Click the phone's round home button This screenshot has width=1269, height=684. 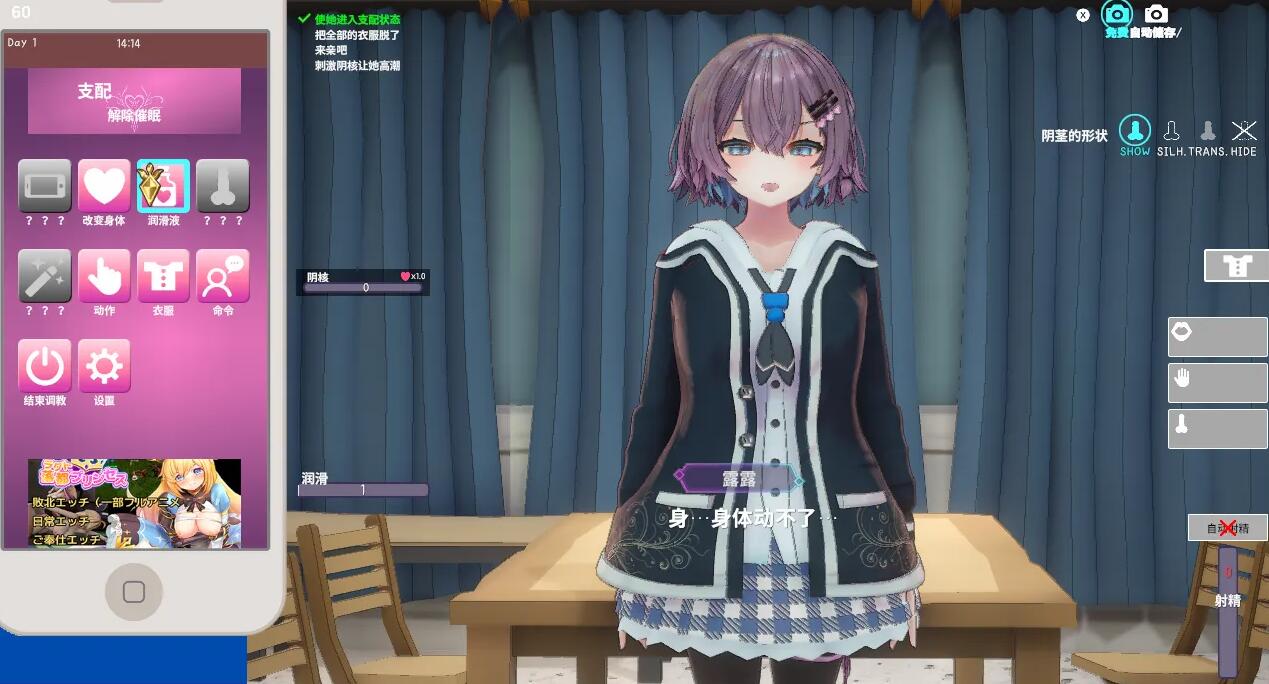tap(134, 592)
